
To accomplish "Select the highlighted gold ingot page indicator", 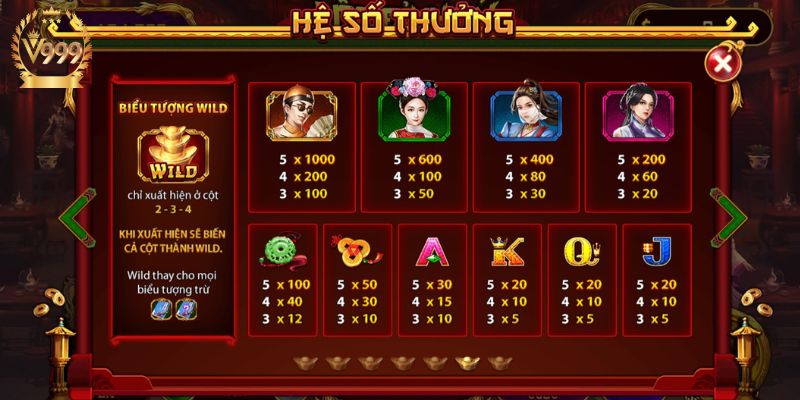I will 466,363.
